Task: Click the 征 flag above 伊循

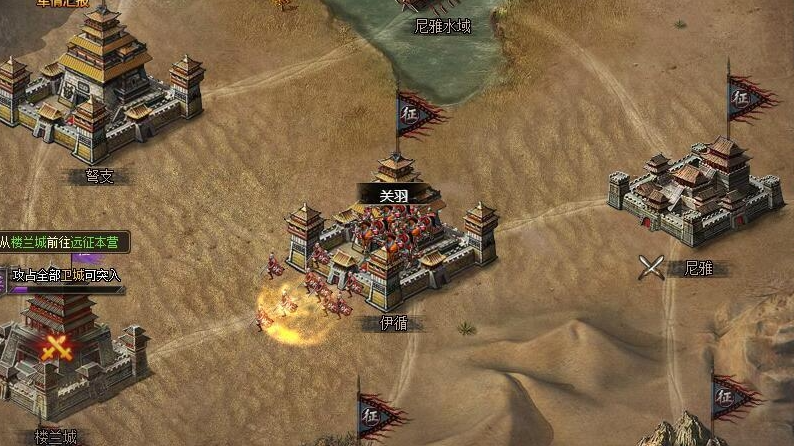Action: coord(415,111)
